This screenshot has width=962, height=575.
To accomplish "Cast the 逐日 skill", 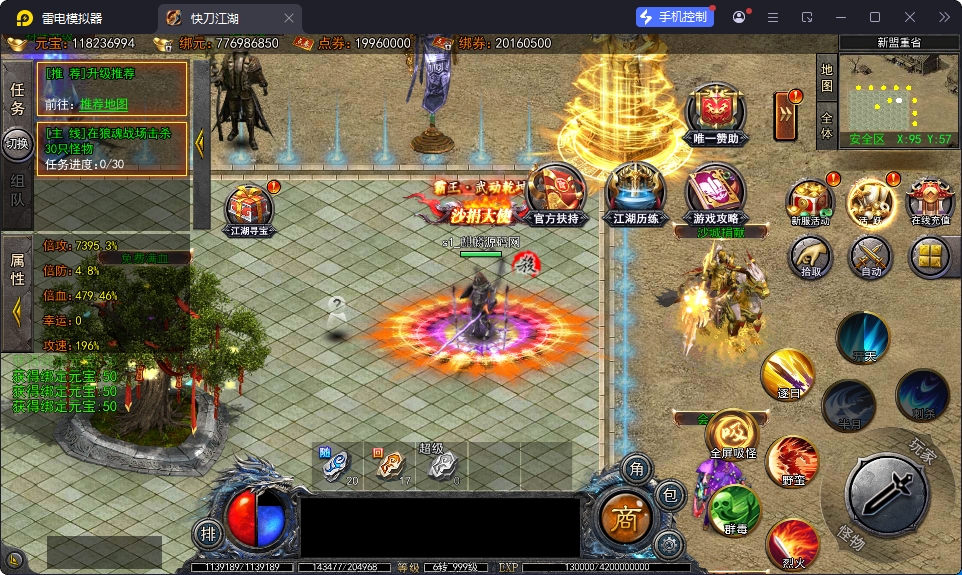I will [x=786, y=374].
